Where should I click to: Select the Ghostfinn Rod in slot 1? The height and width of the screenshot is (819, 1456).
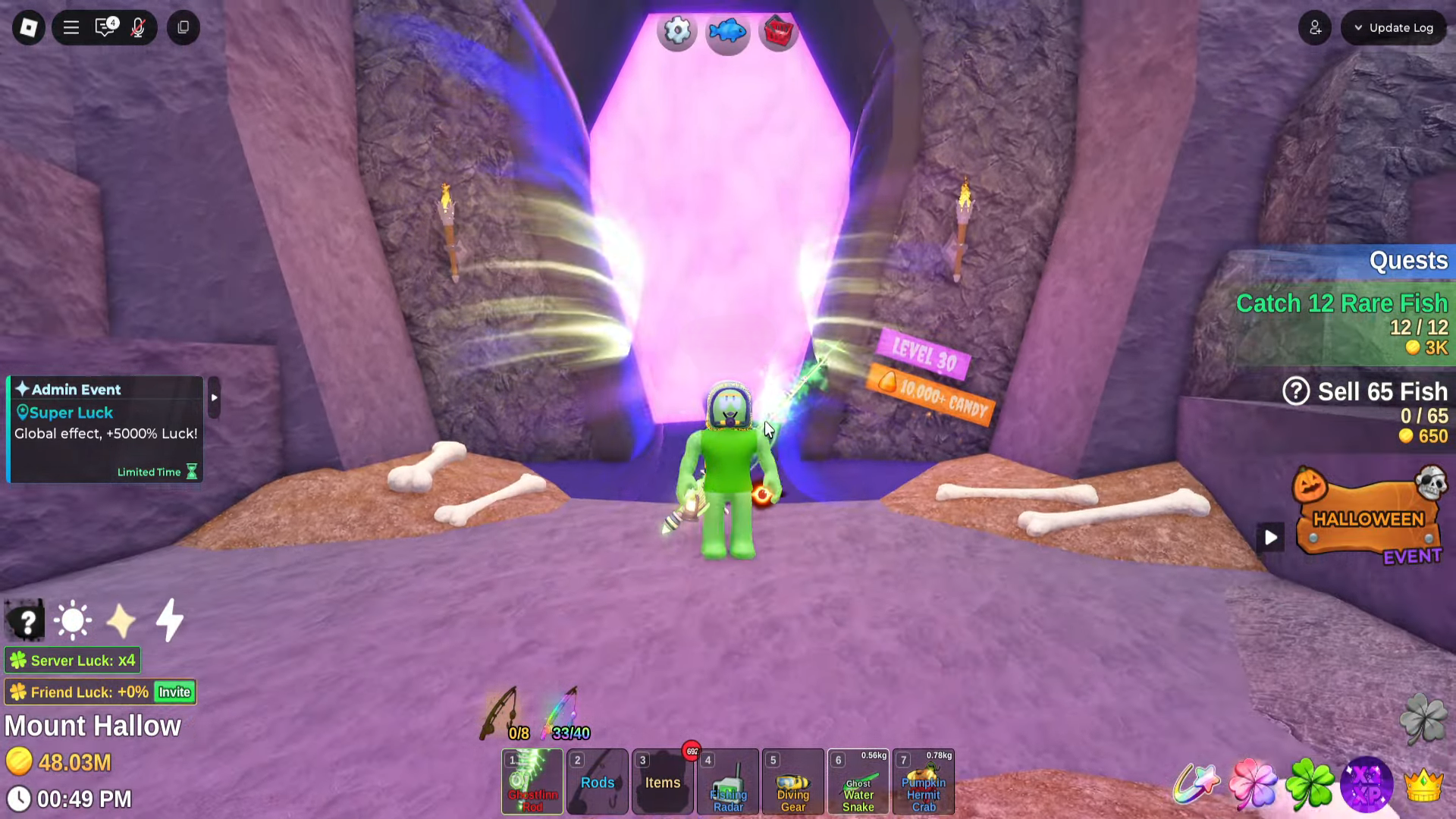(x=532, y=782)
